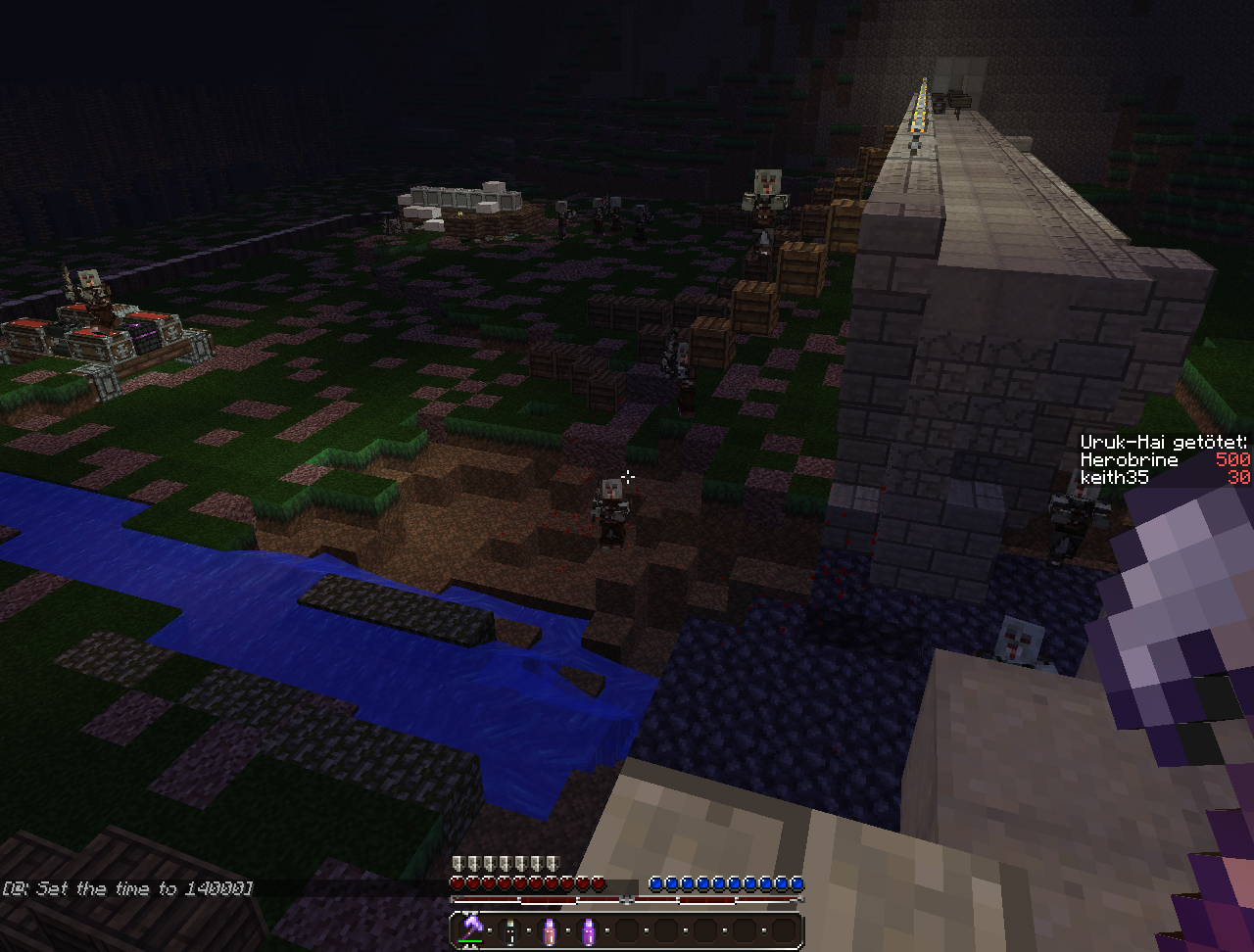This screenshot has width=1254, height=952.
Task: Select the dark glass bottle slot
Action: tap(510, 930)
